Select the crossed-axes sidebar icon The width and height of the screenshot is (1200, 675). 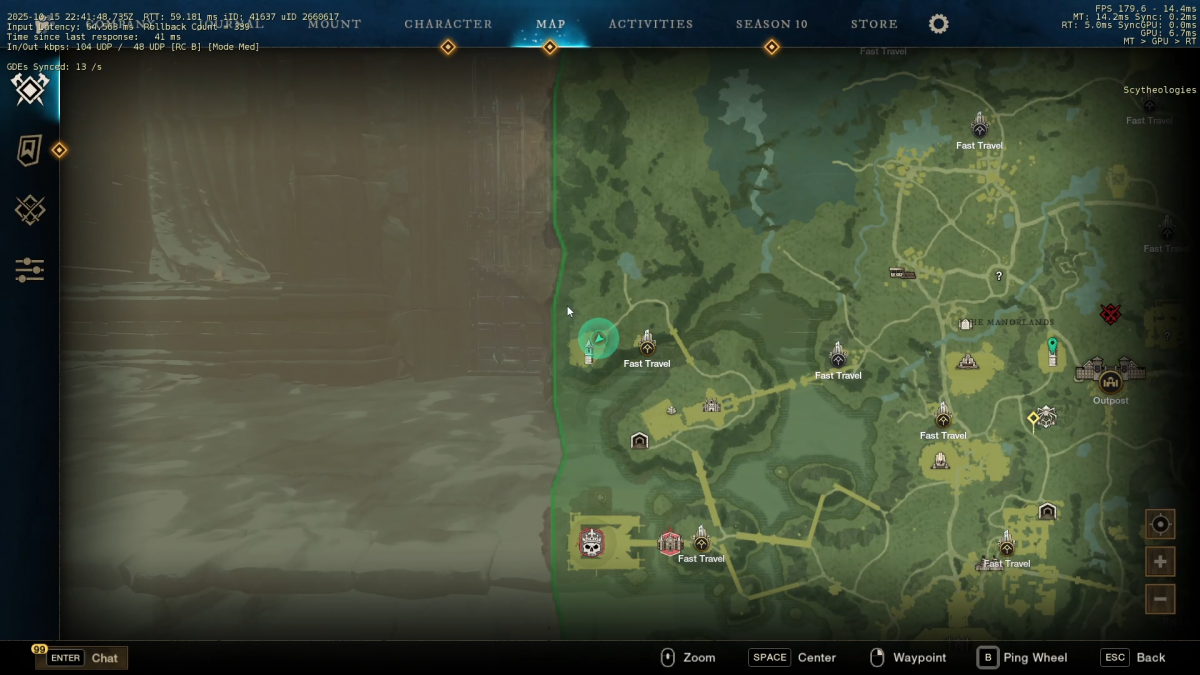pyautogui.click(x=30, y=90)
